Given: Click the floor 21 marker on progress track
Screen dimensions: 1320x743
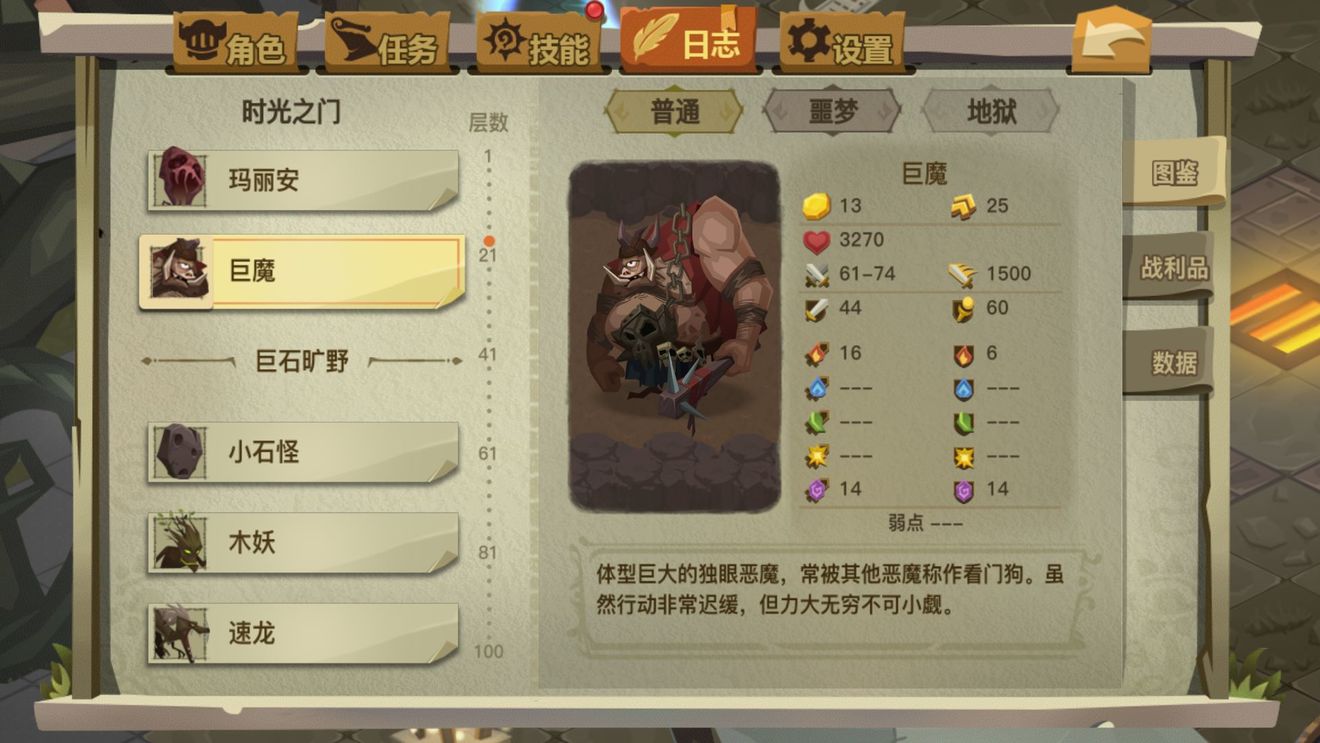Looking at the screenshot, I should tap(489, 240).
